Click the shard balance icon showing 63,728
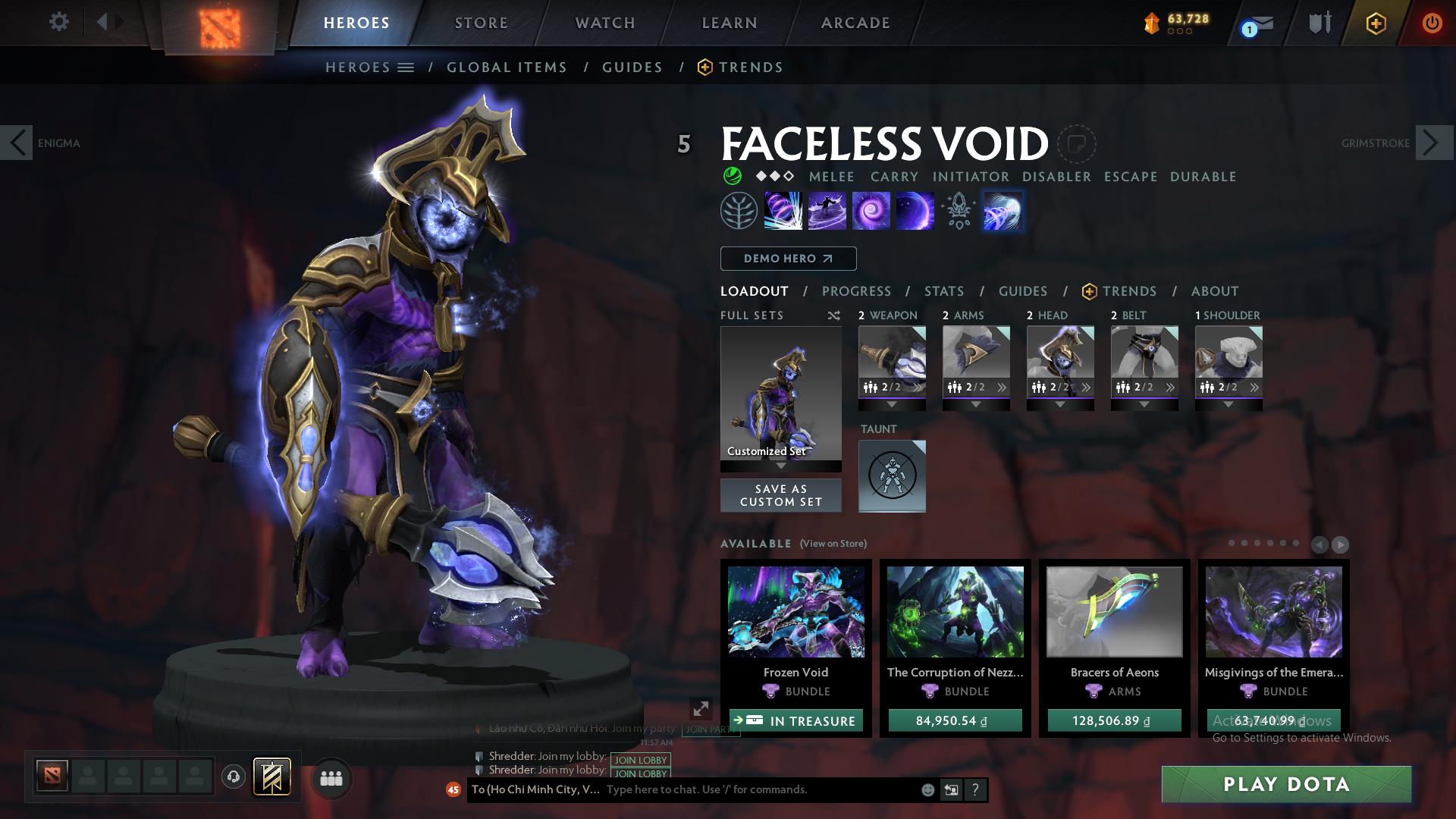 point(1150,23)
